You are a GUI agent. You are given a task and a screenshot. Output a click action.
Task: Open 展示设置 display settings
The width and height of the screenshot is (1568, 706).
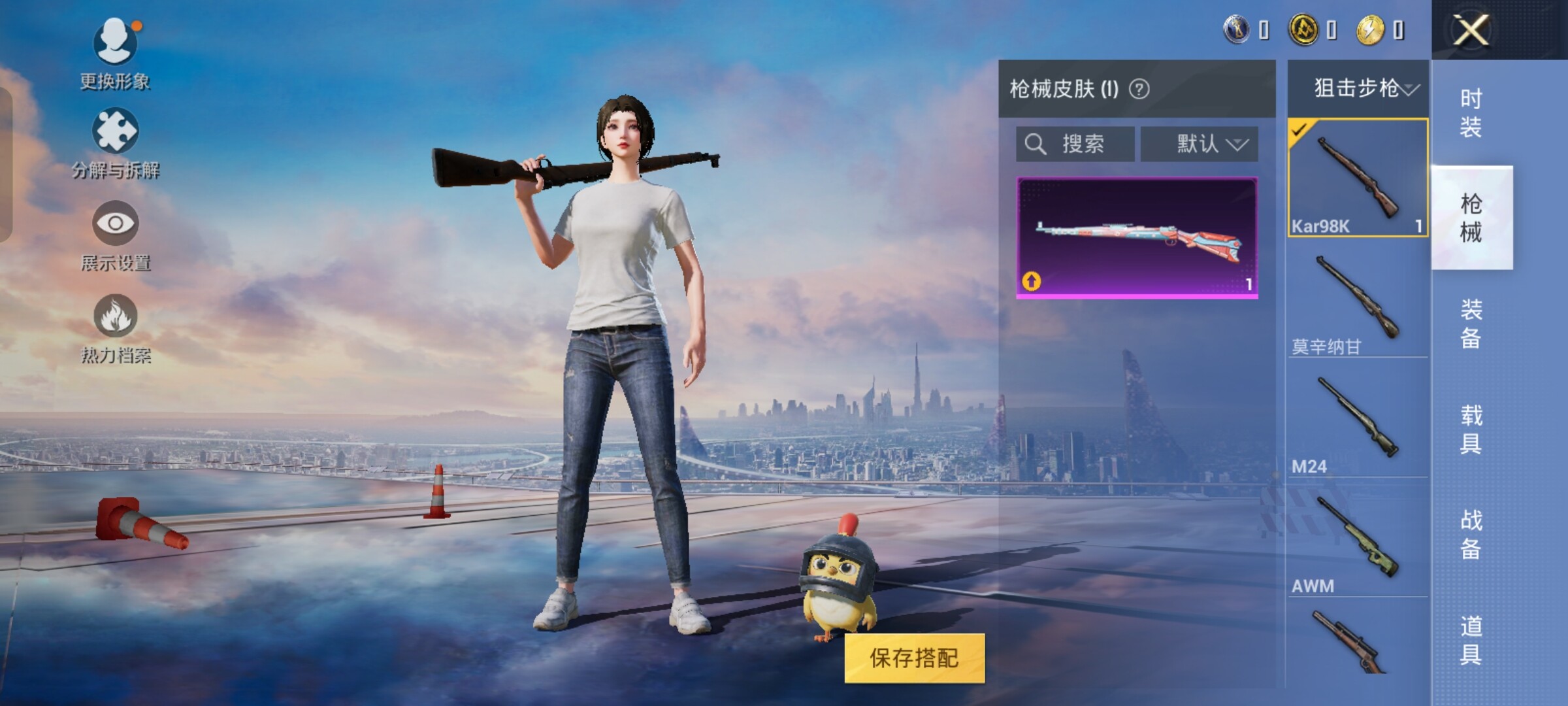[116, 235]
